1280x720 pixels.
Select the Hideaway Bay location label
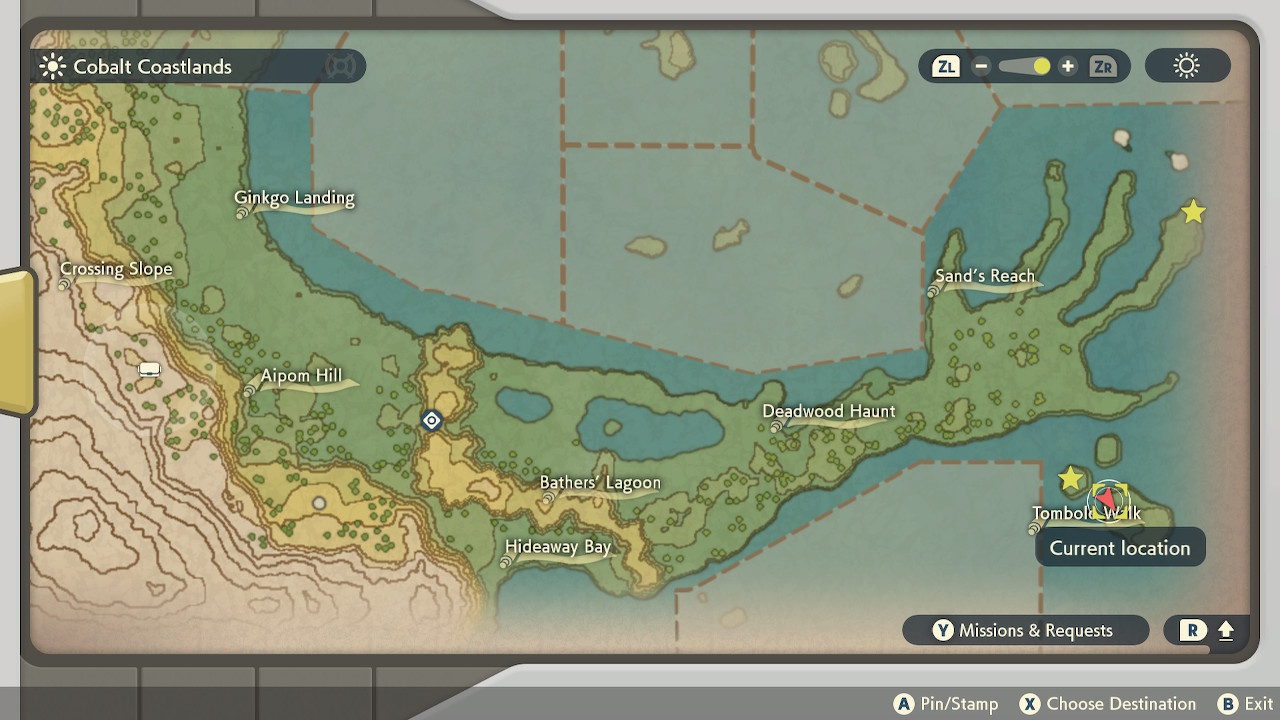559,546
